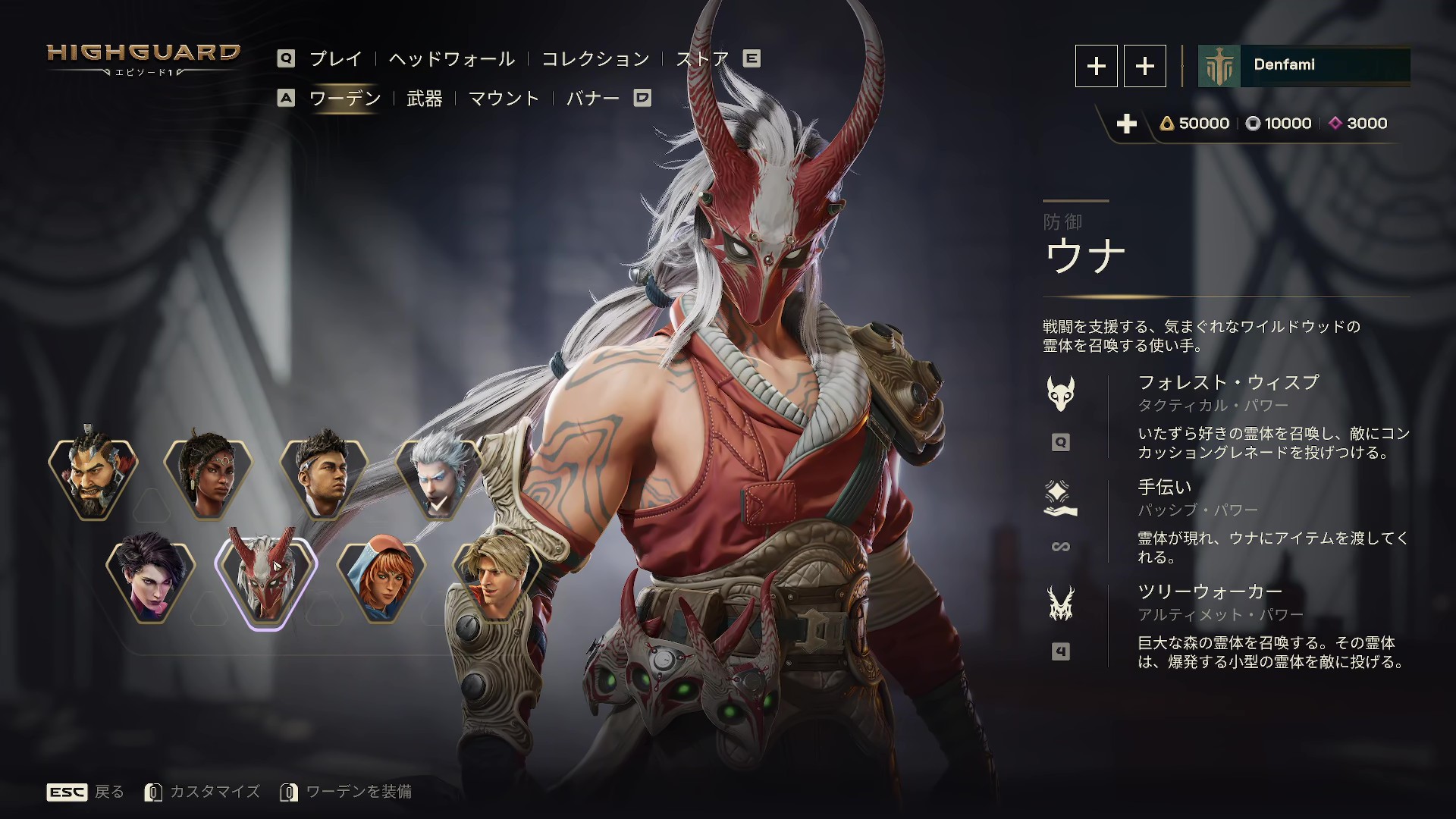Click the gold currency icon showing 50000
This screenshot has width=1456, height=819.
pyautogui.click(x=1167, y=124)
